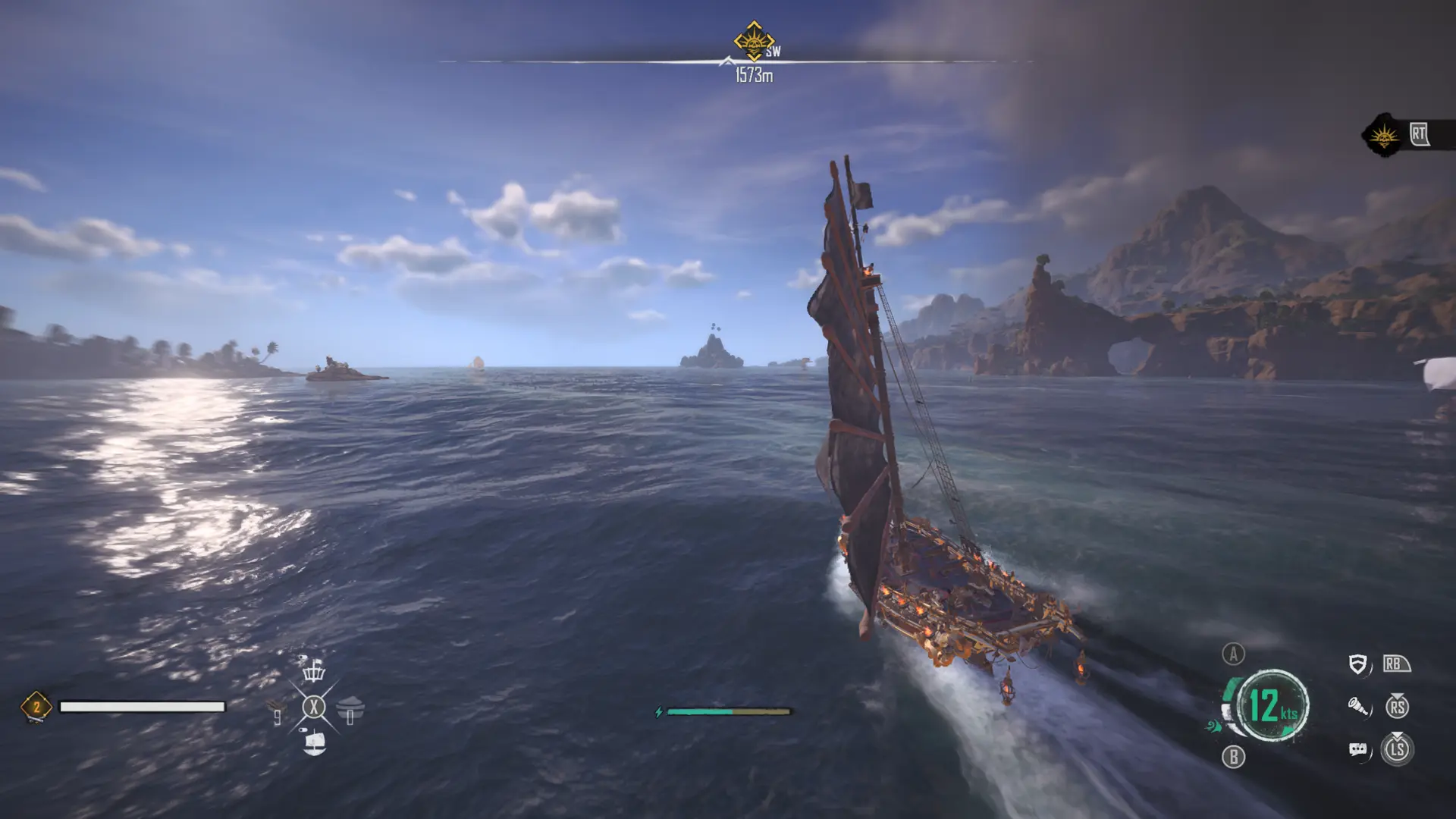Open the spyglass icon
The image size is (1456, 819).
click(1358, 708)
